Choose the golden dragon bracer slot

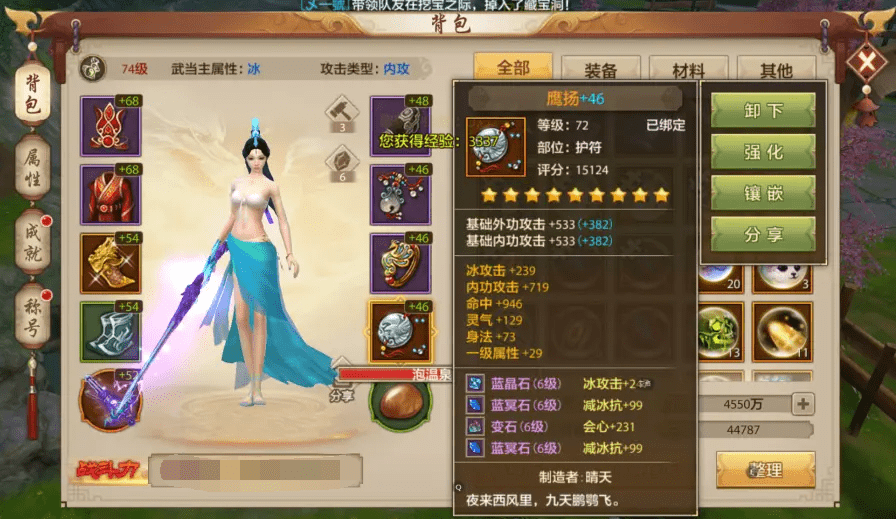pyautogui.click(x=111, y=263)
